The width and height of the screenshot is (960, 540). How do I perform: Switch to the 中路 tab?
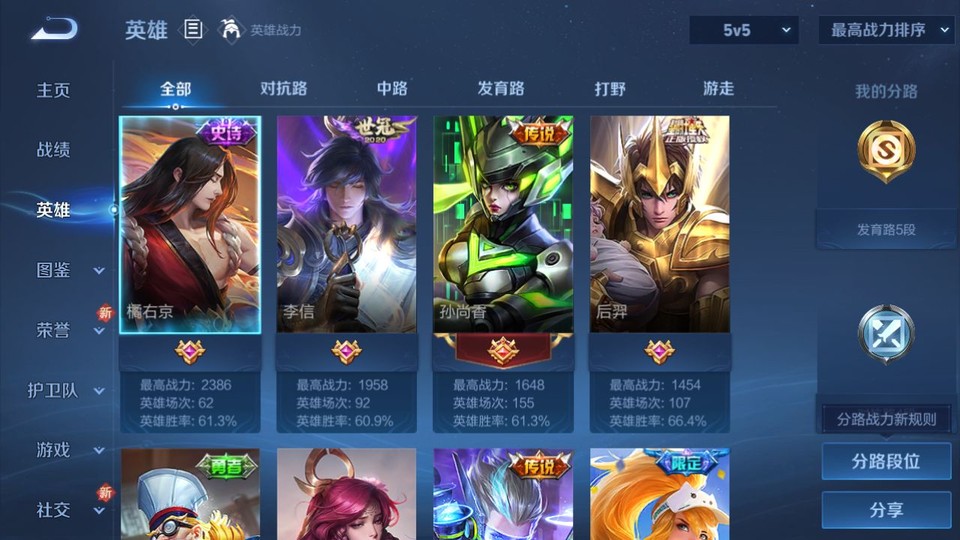(x=392, y=89)
